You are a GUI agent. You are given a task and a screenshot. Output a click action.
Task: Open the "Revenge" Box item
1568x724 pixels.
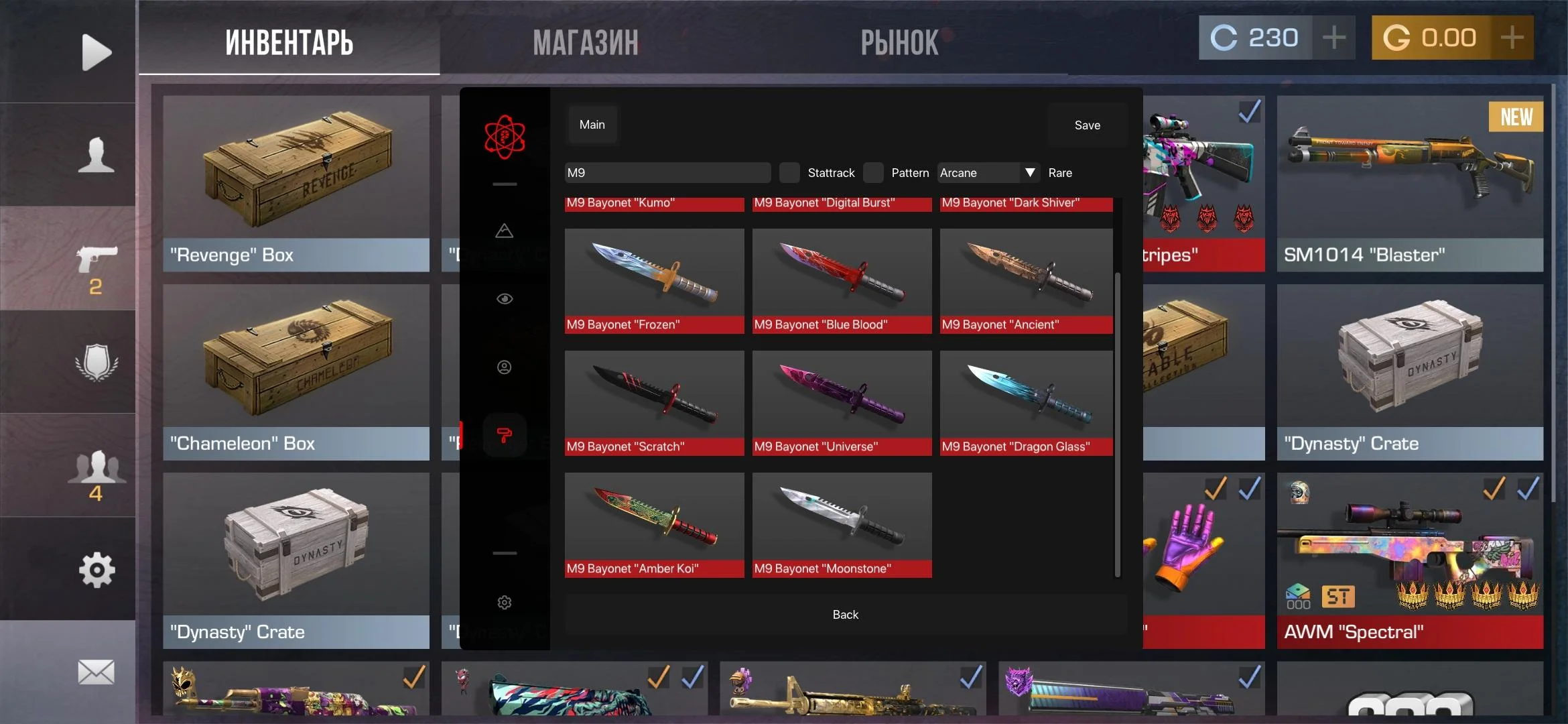coord(296,183)
